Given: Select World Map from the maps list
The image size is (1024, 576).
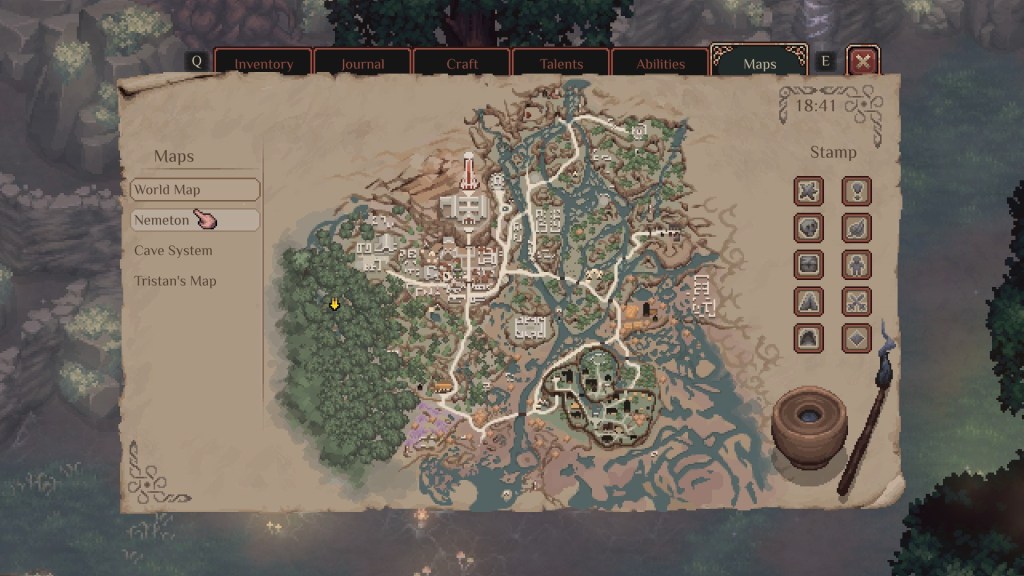Looking at the screenshot, I should tap(195, 190).
